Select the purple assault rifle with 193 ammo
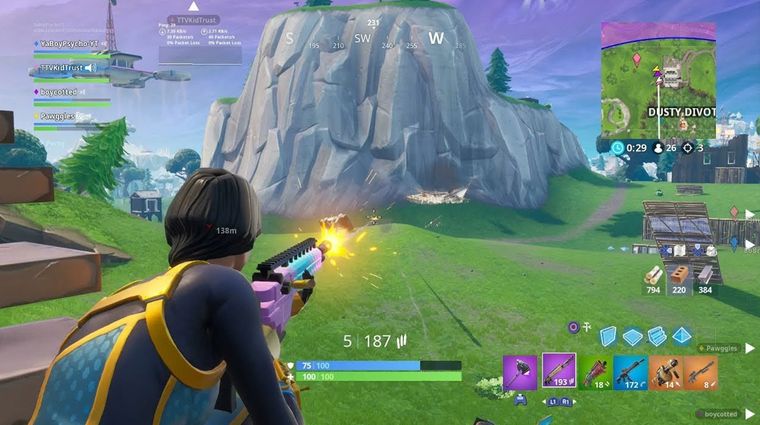The width and height of the screenshot is (760, 425). (x=558, y=370)
